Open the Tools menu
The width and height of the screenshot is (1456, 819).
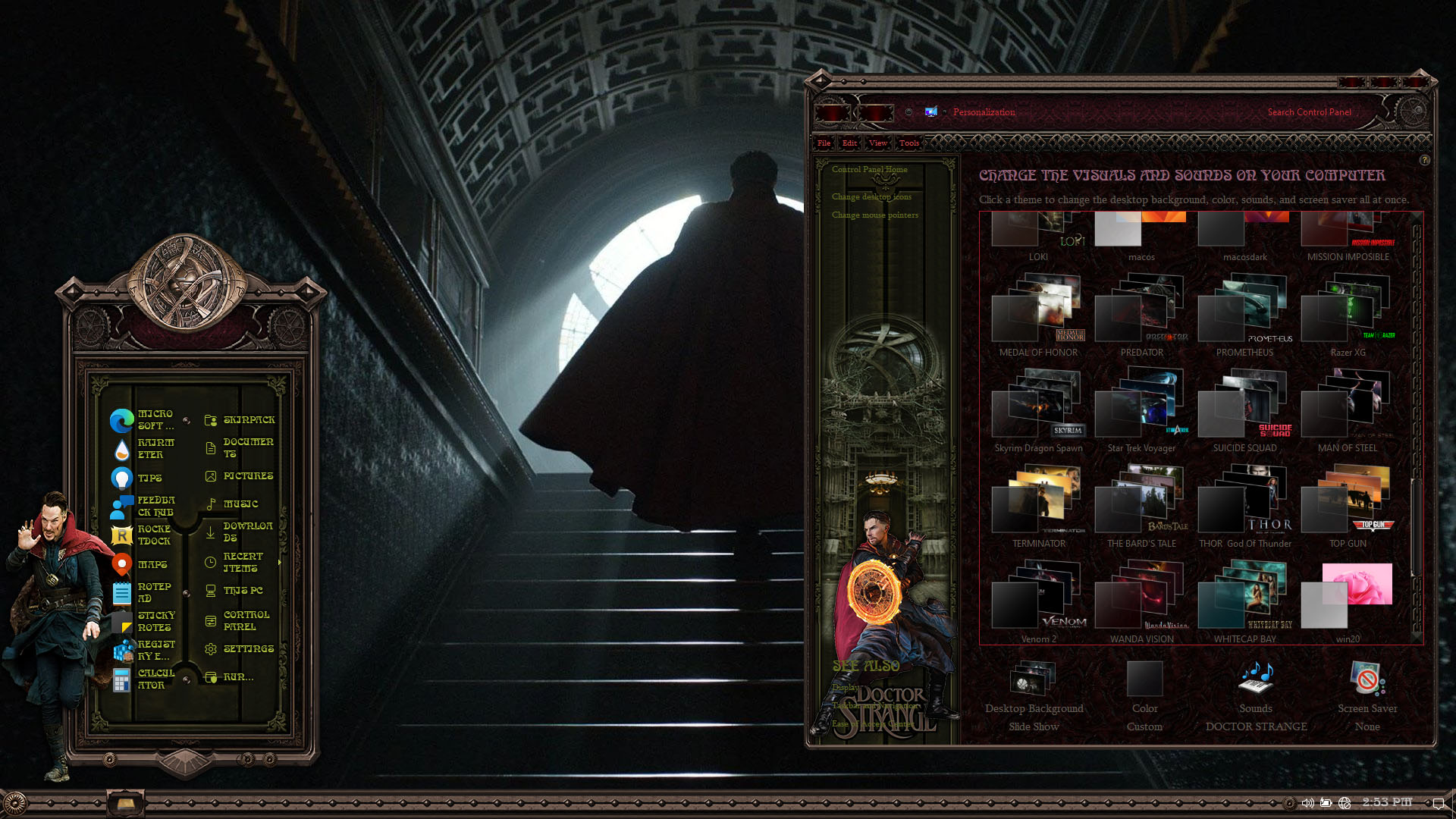908,143
